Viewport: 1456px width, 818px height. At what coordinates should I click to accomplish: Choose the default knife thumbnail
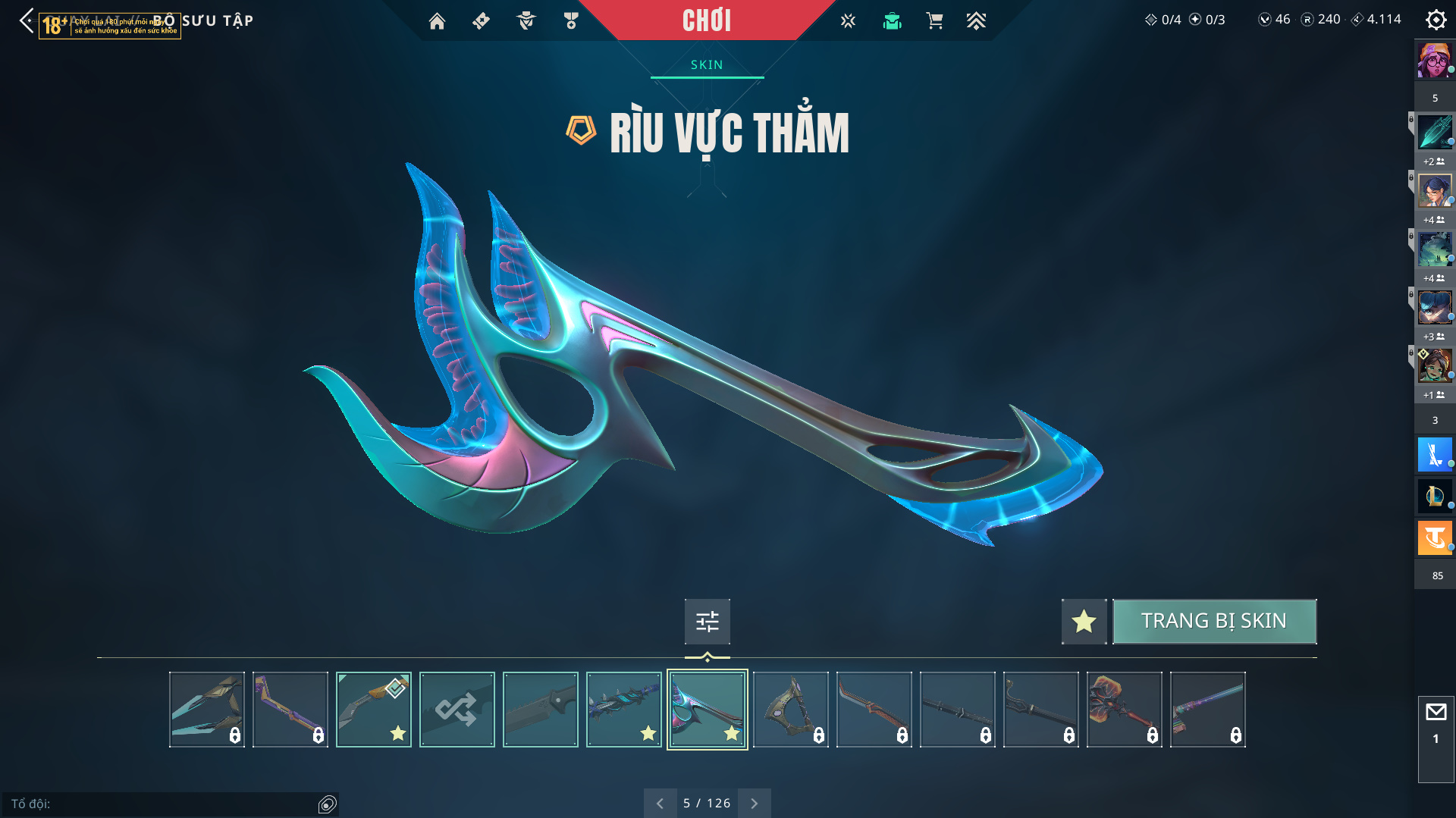(x=540, y=710)
